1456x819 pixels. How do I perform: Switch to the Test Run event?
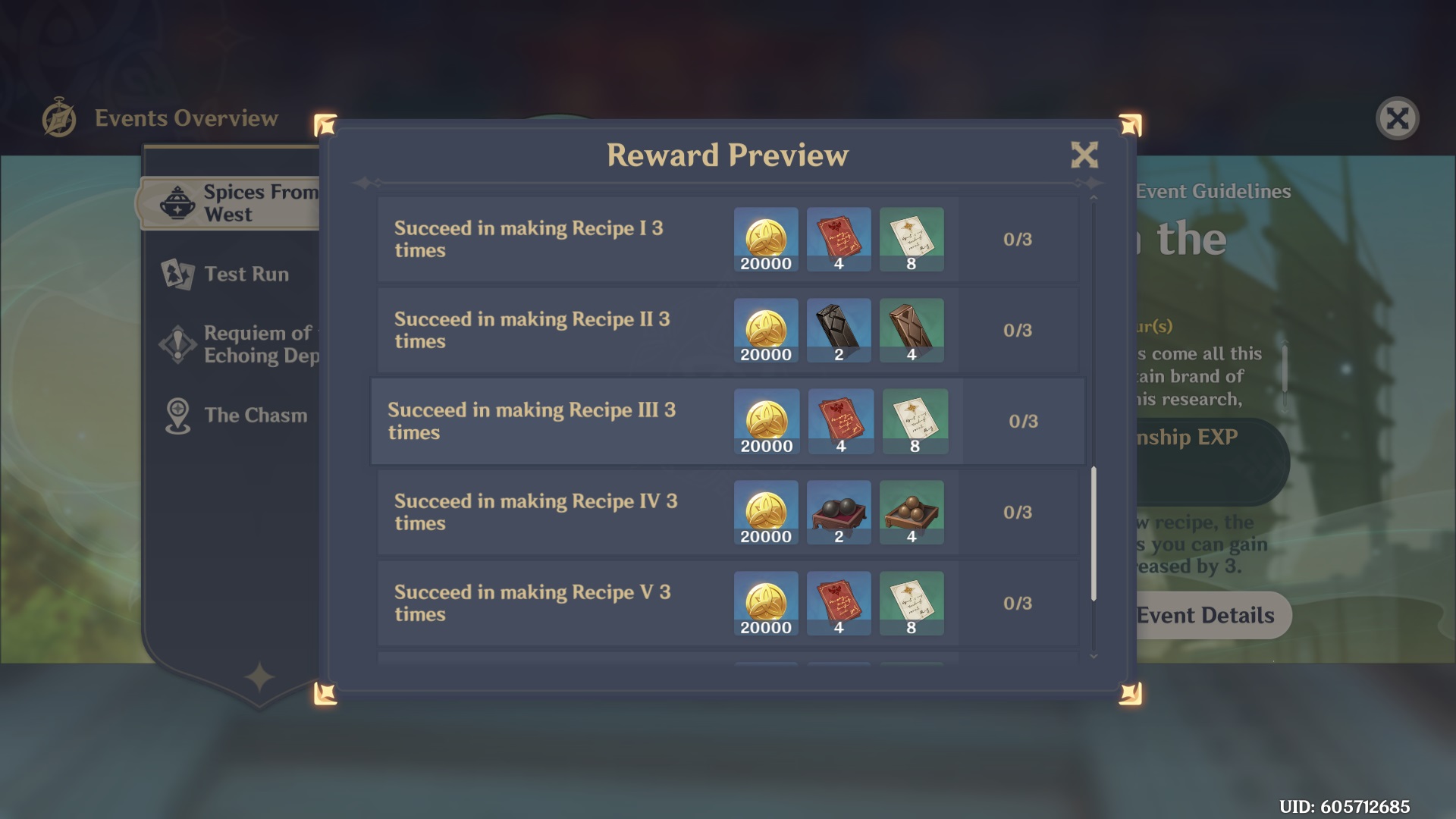(246, 273)
